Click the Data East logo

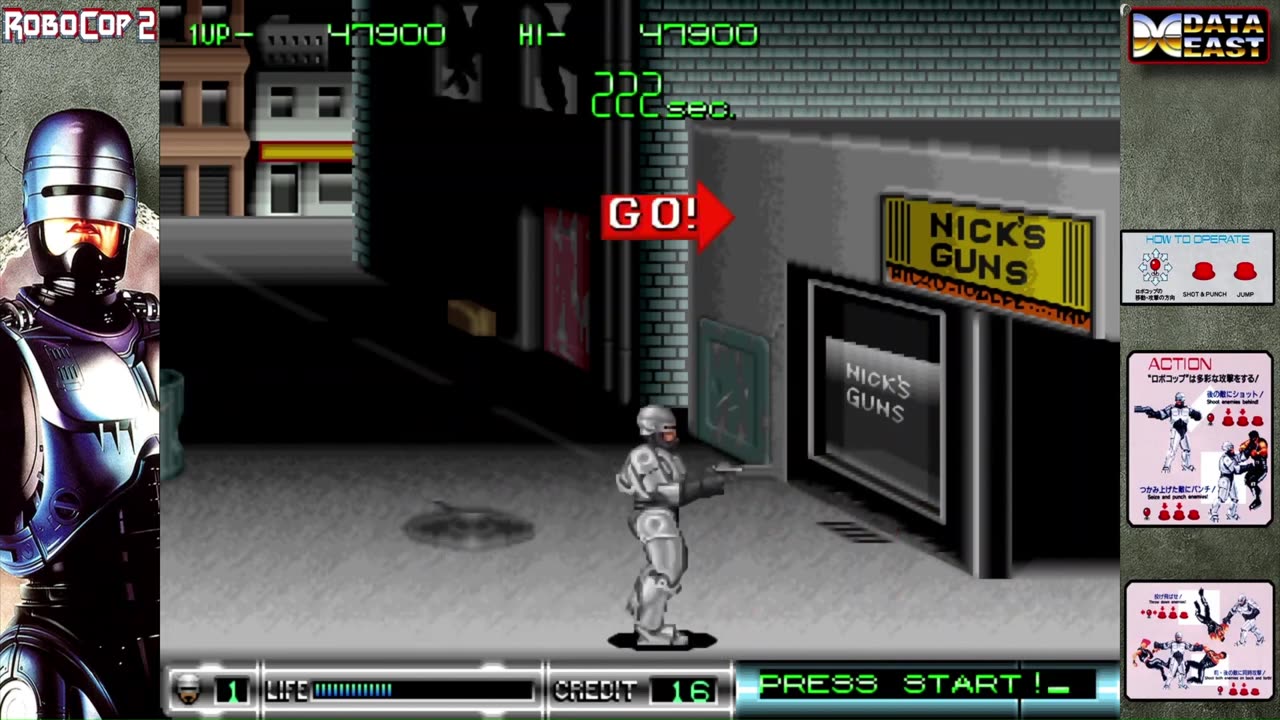pyautogui.click(x=1197, y=33)
